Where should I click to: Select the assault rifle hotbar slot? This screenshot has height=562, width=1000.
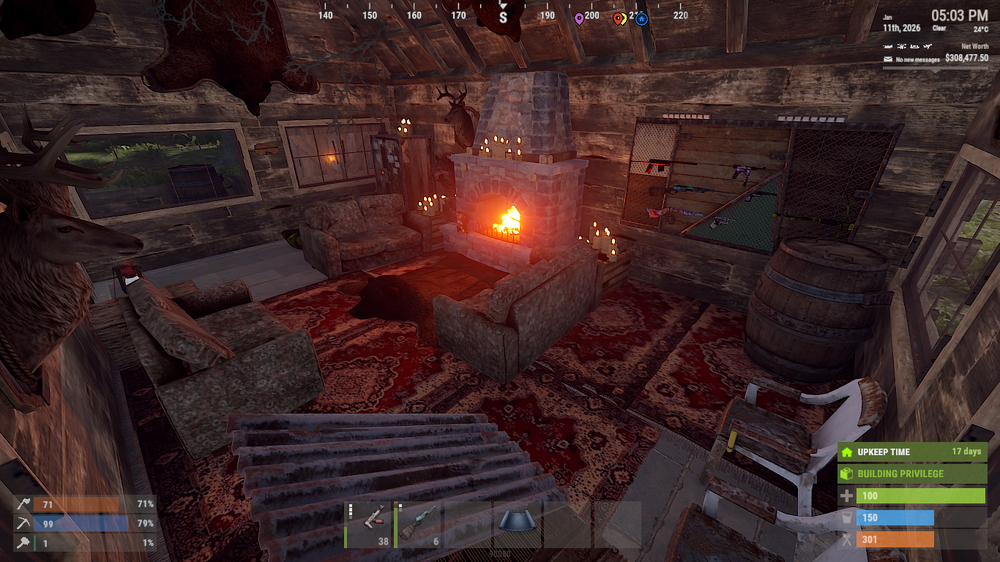[x=369, y=524]
